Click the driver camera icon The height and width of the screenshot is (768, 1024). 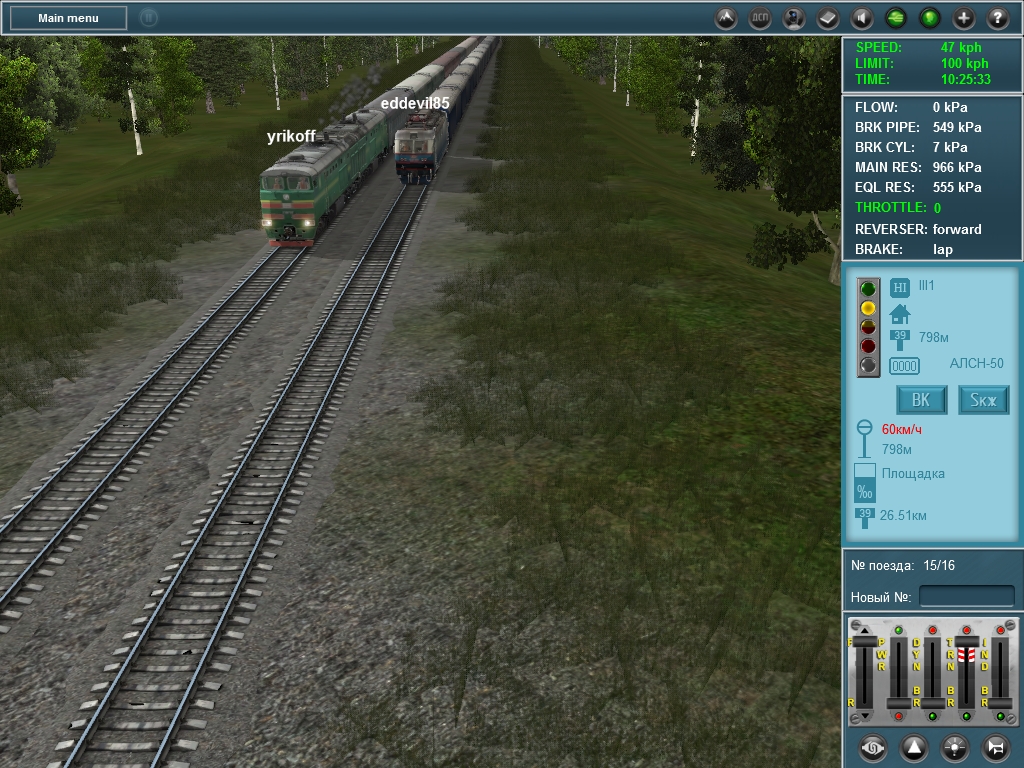794,18
